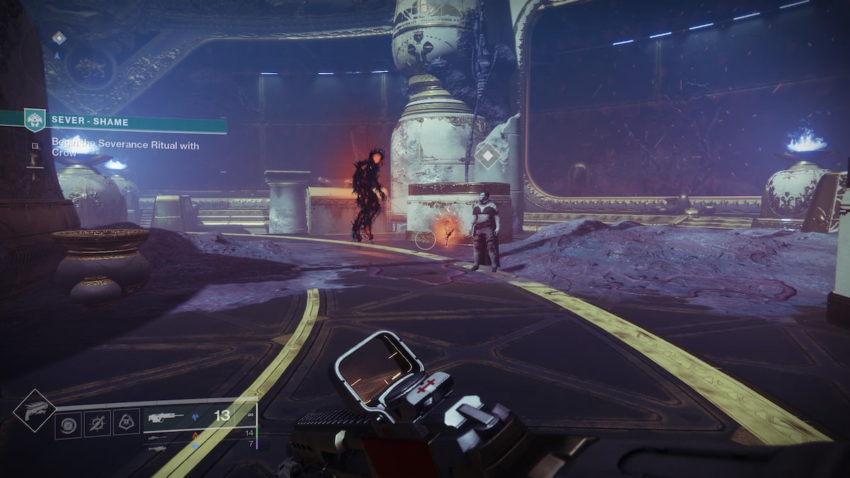The height and width of the screenshot is (478, 850).
Task: Trigger the melee ability icon
Action: click(98, 423)
